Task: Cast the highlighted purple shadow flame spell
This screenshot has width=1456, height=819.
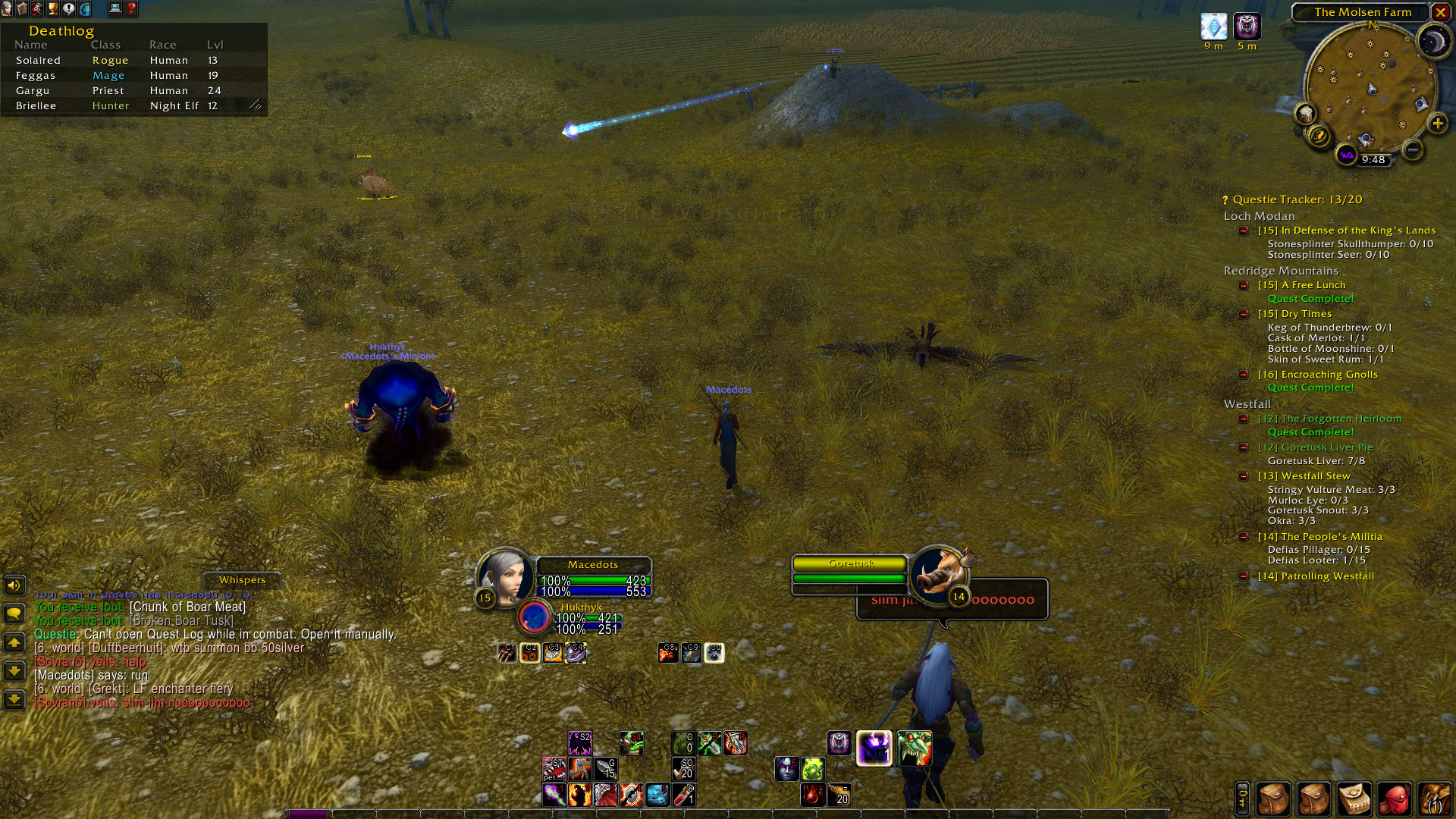Action: click(874, 748)
